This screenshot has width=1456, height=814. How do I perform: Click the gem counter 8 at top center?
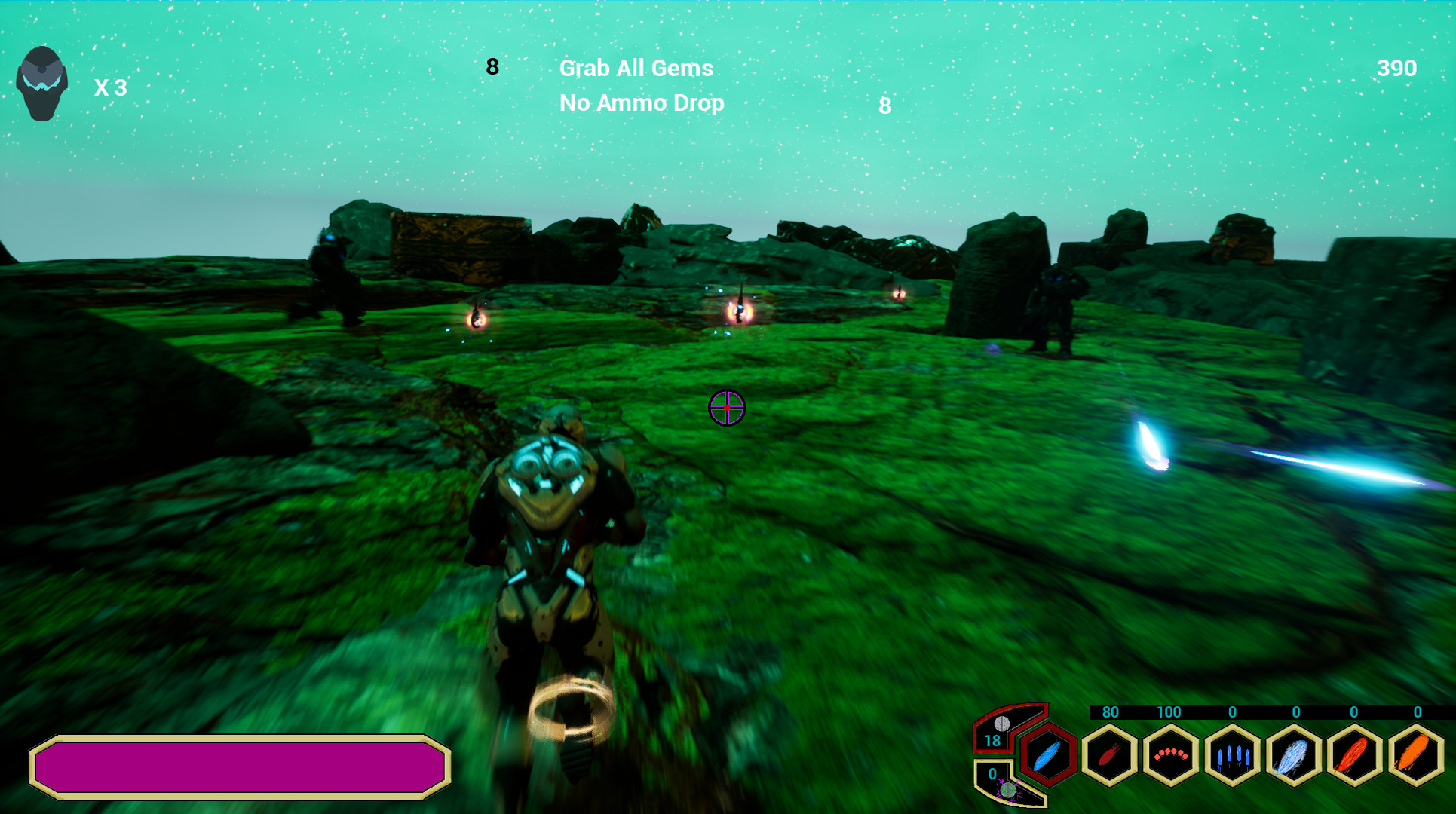click(x=492, y=67)
